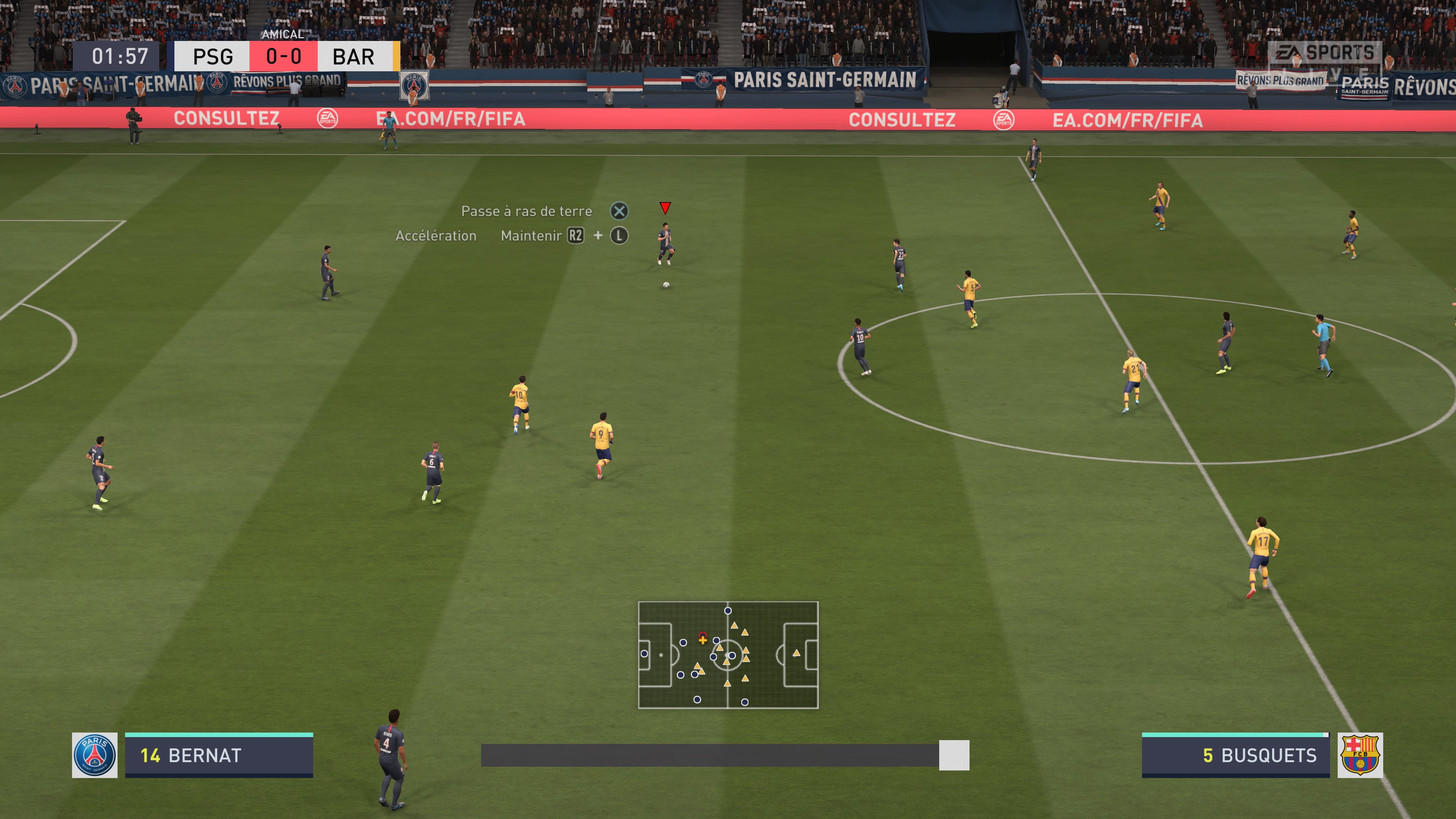Click the pitch radar minimap
Screen dimensions: 1456x819
tap(728, 654)
